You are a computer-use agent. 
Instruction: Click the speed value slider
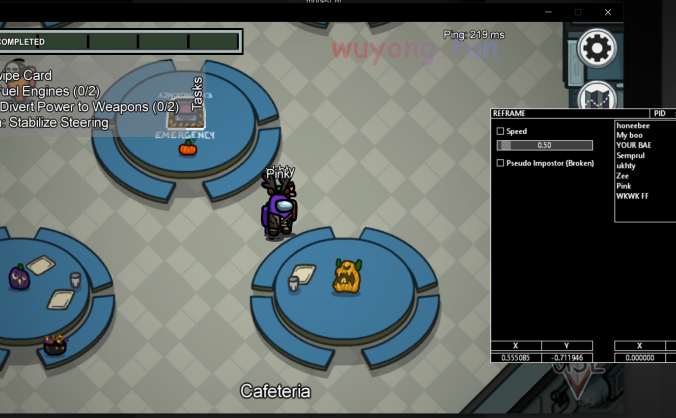pos(545,145)
